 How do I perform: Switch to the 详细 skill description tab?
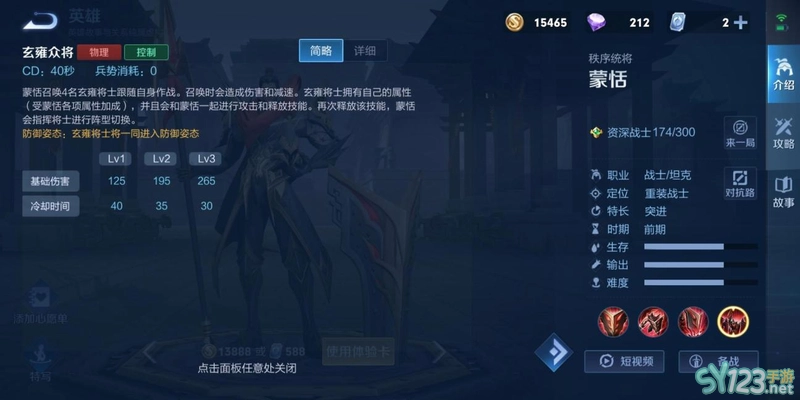point(364,51)
